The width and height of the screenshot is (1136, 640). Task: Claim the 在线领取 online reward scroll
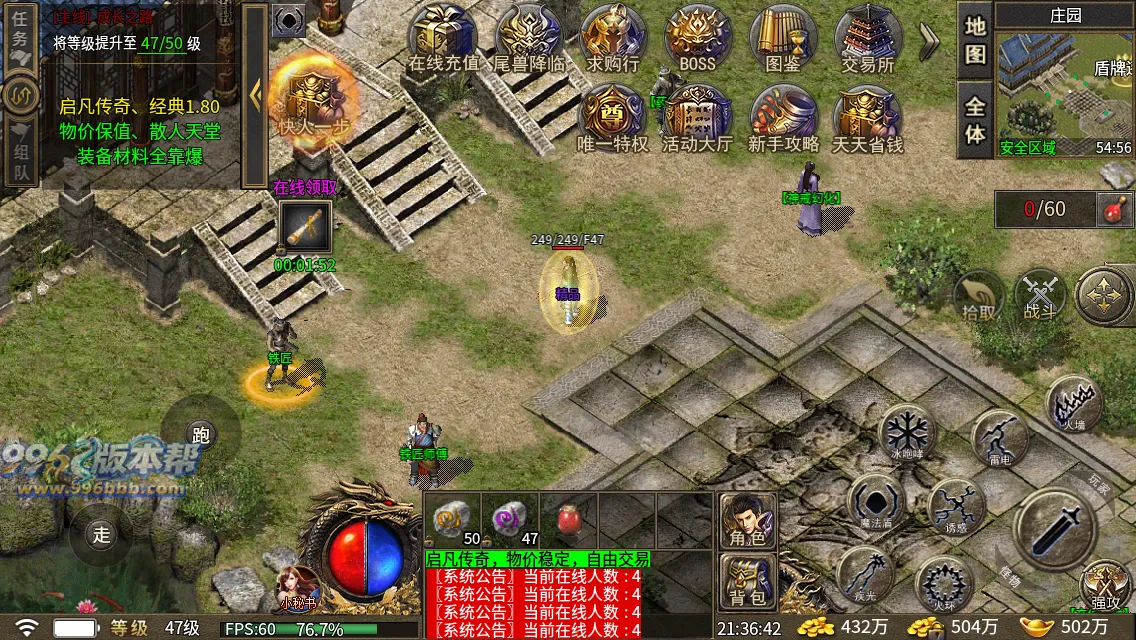(305, 228)
